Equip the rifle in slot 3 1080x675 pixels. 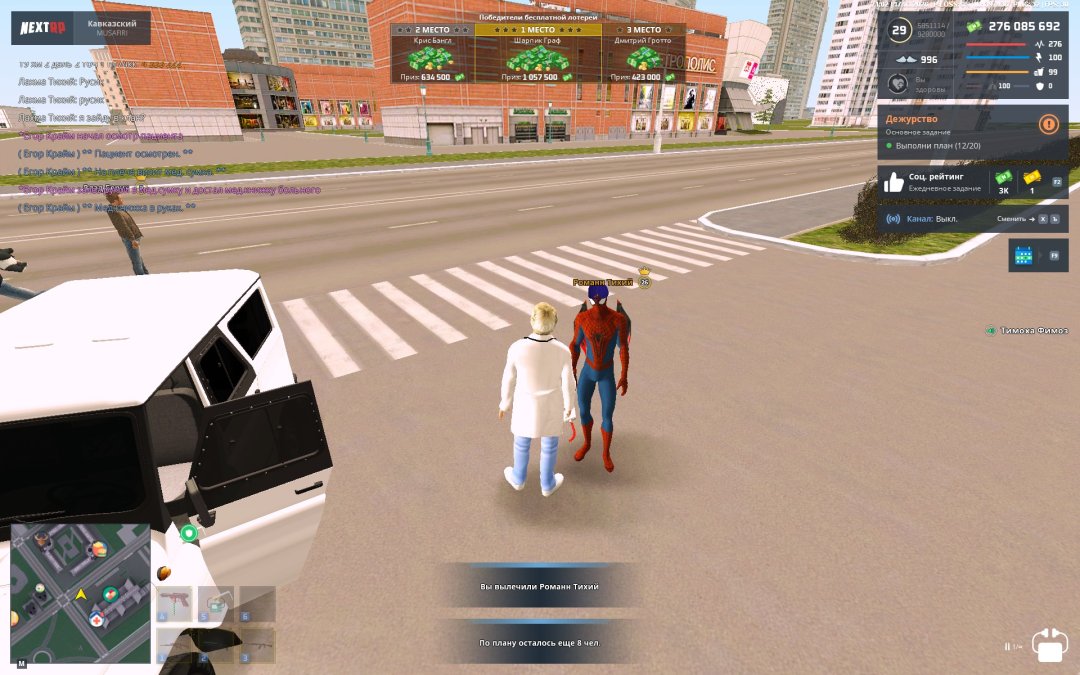click(x=256, y=645)
